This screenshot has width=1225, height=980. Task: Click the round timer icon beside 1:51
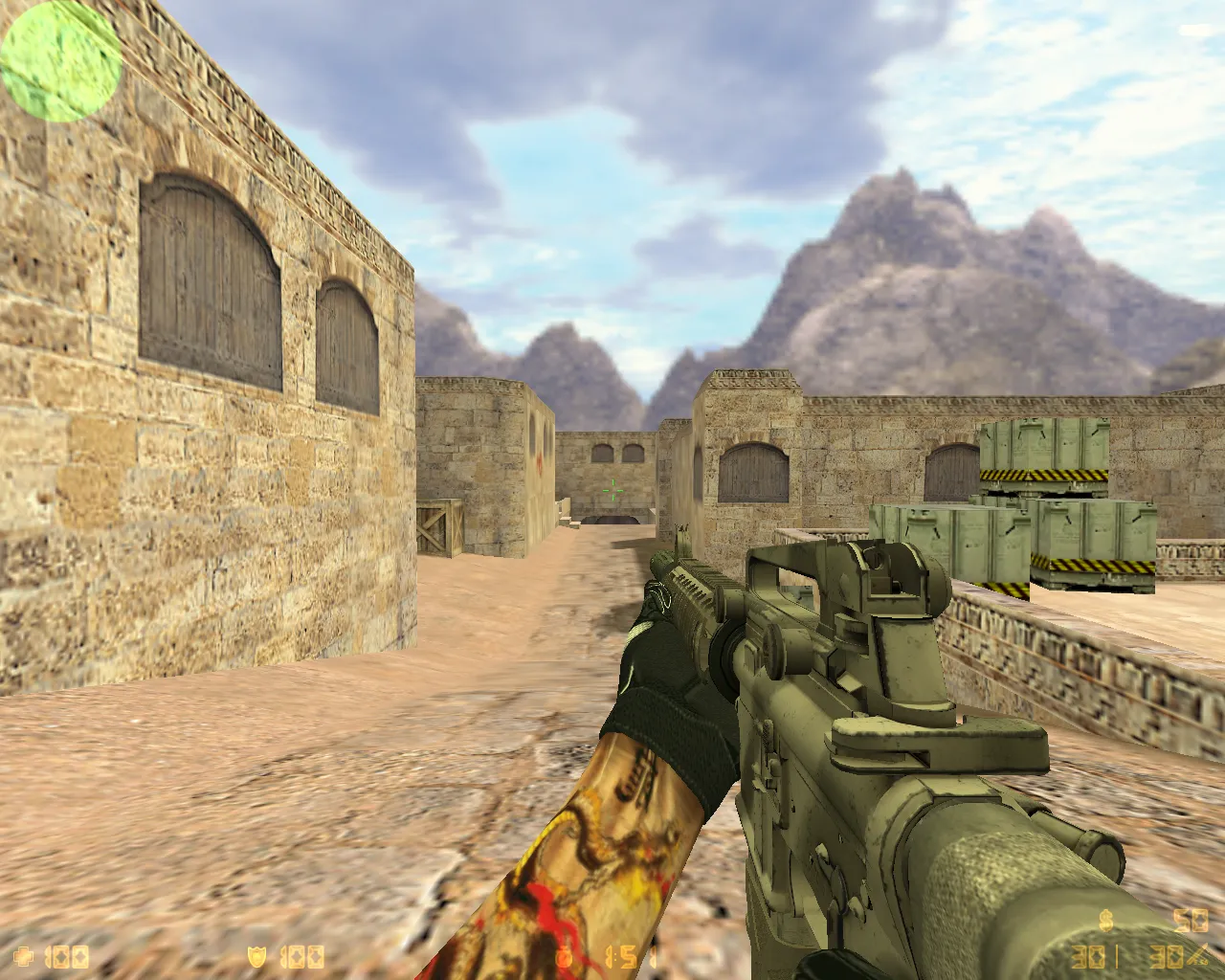565,955
